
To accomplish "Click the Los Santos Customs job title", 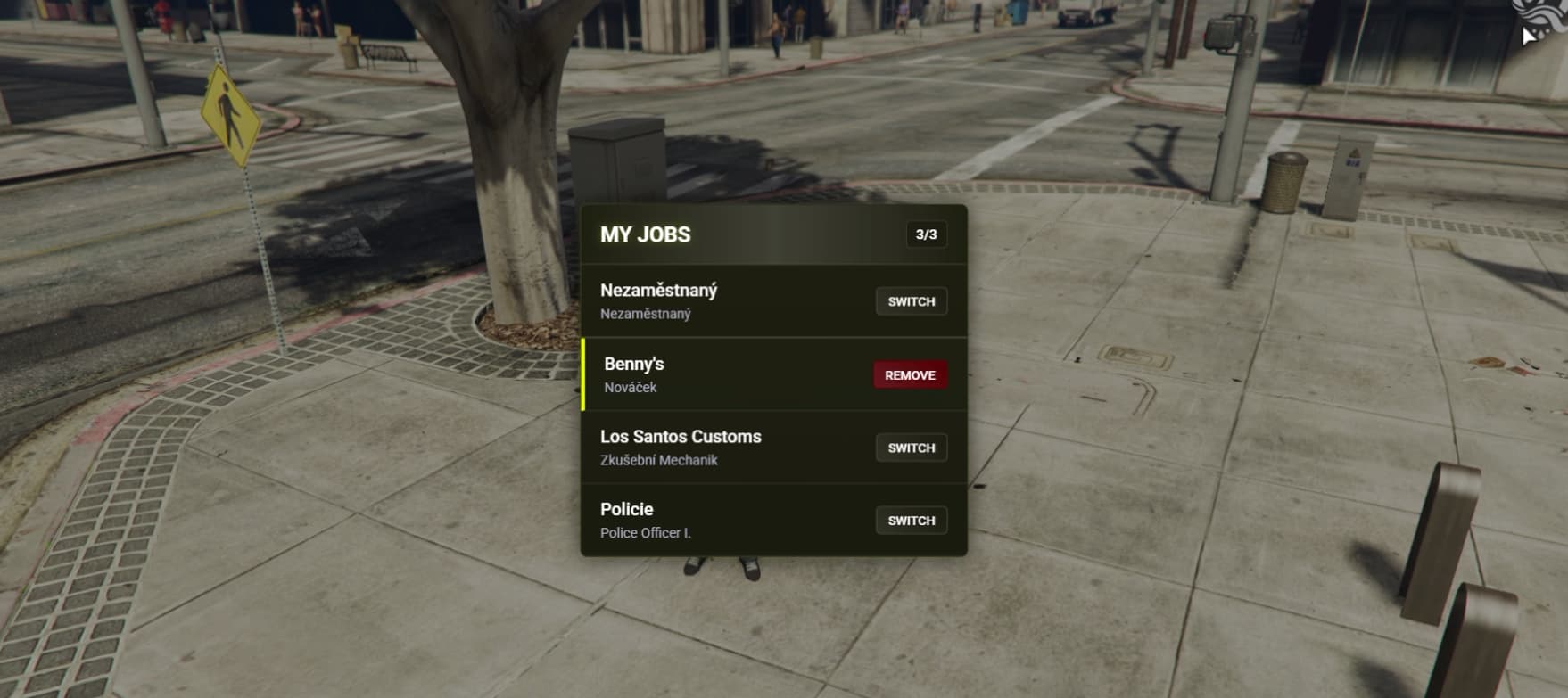I will [x=681, y=437].
